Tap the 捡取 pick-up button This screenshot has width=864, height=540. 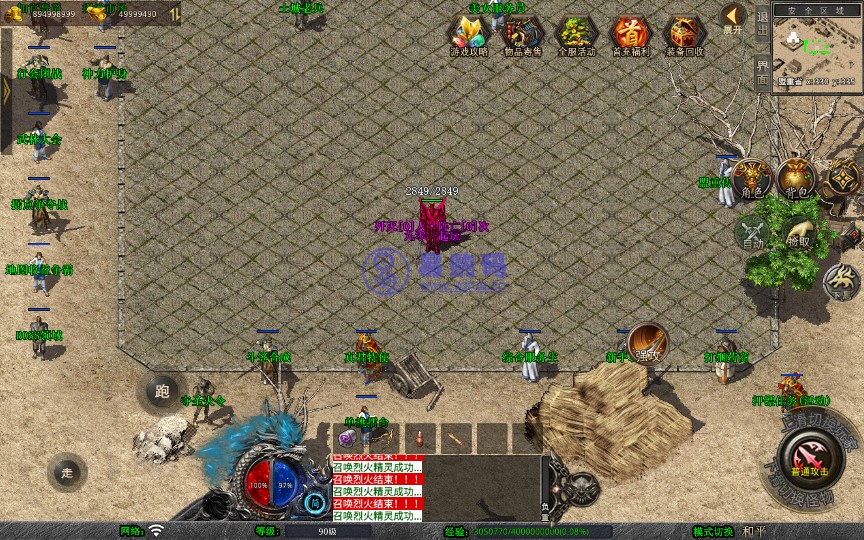click(798, 233)
